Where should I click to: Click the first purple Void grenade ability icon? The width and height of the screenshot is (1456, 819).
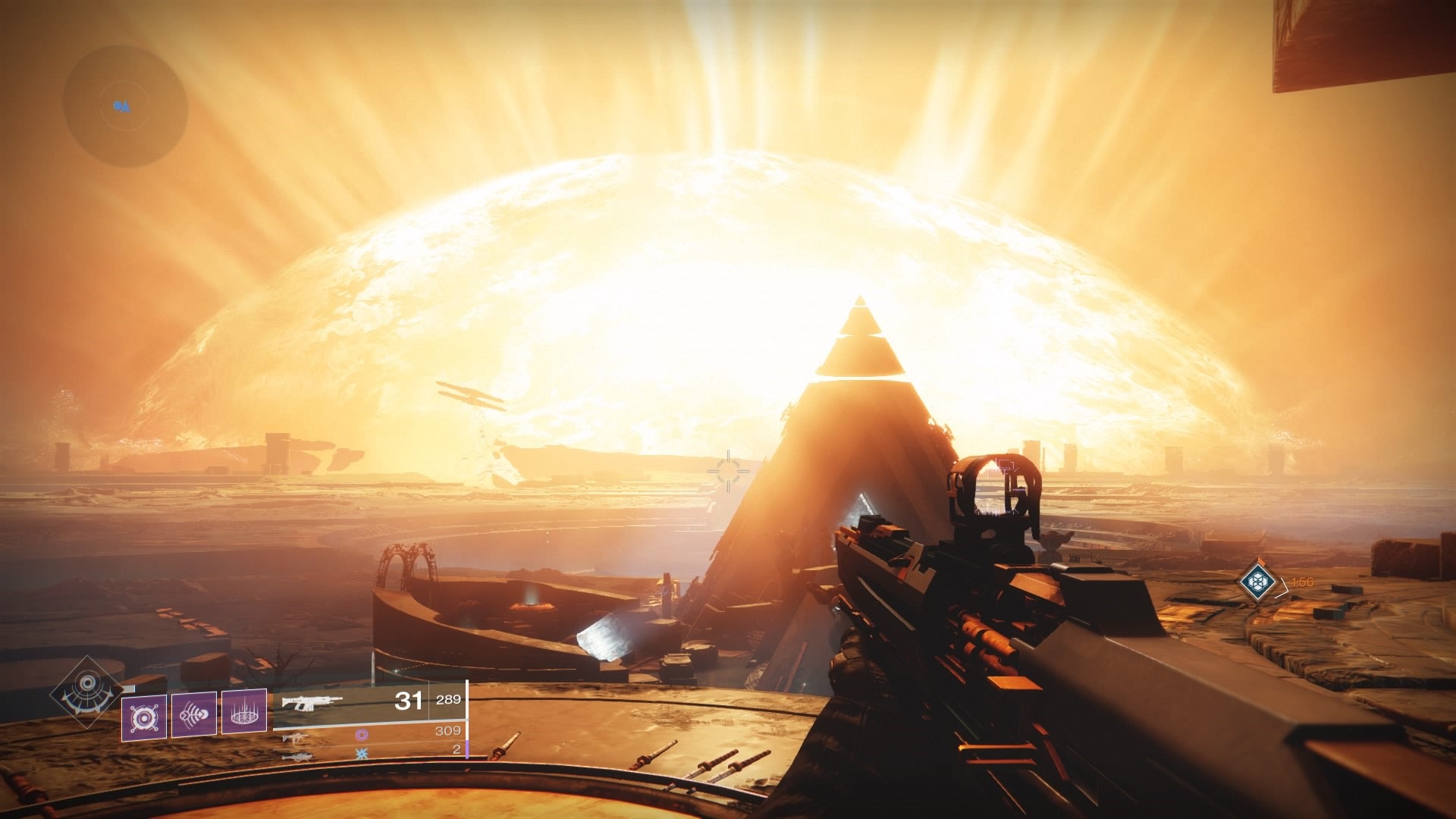[x=144, y=715]
